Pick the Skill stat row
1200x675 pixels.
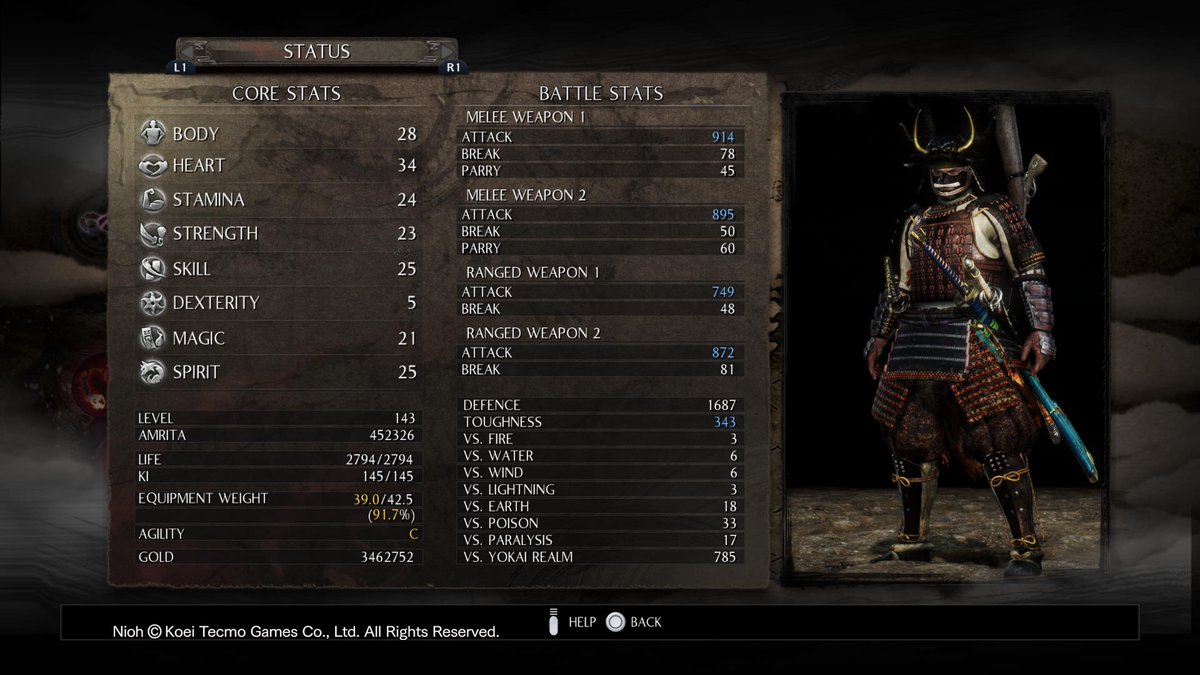pyautogui.click(x=277, y=269)
